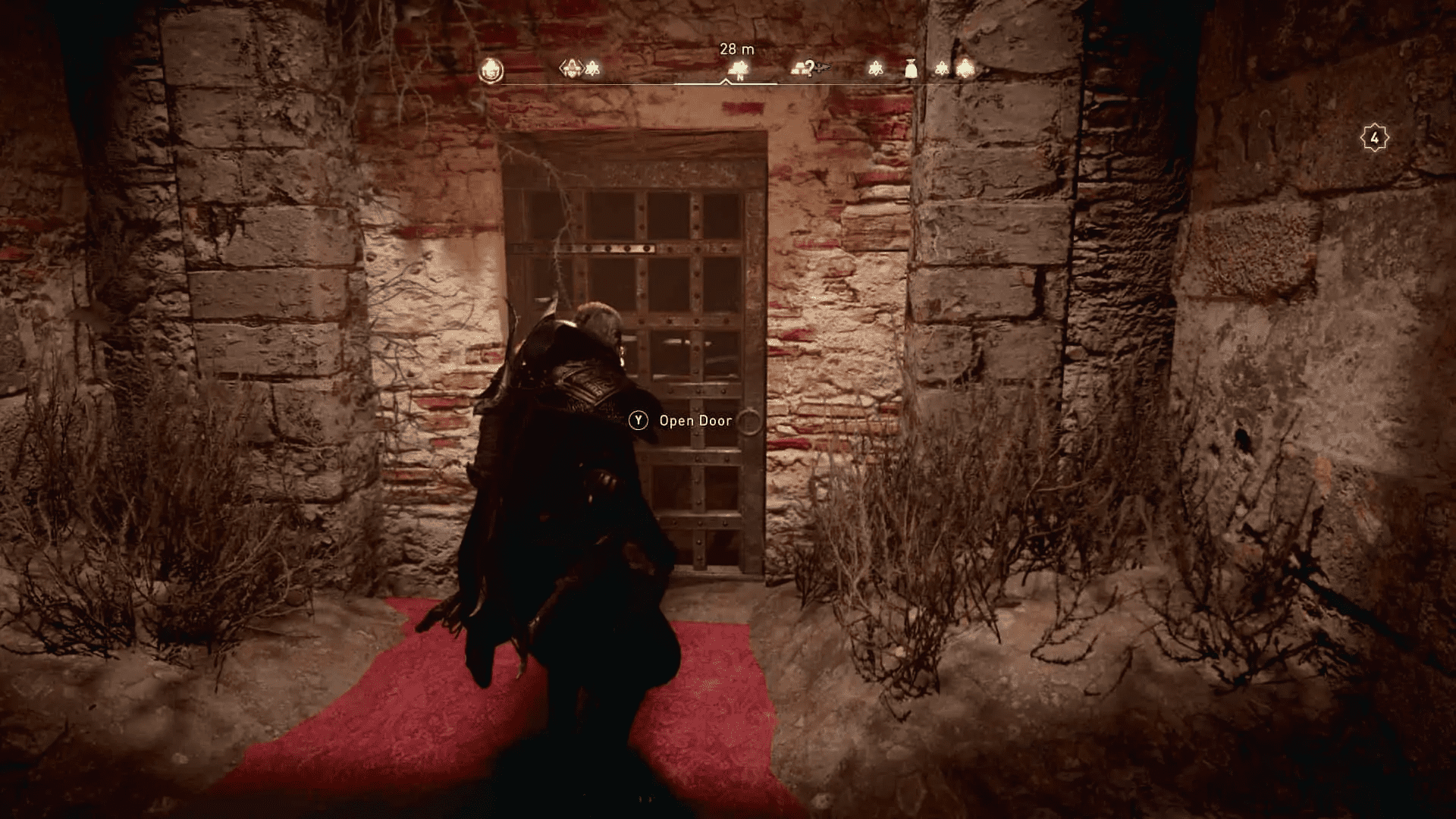Toggle the Y interaction button prompt
The width and height of the screenshot is (1456, 819).
[639, 419]
